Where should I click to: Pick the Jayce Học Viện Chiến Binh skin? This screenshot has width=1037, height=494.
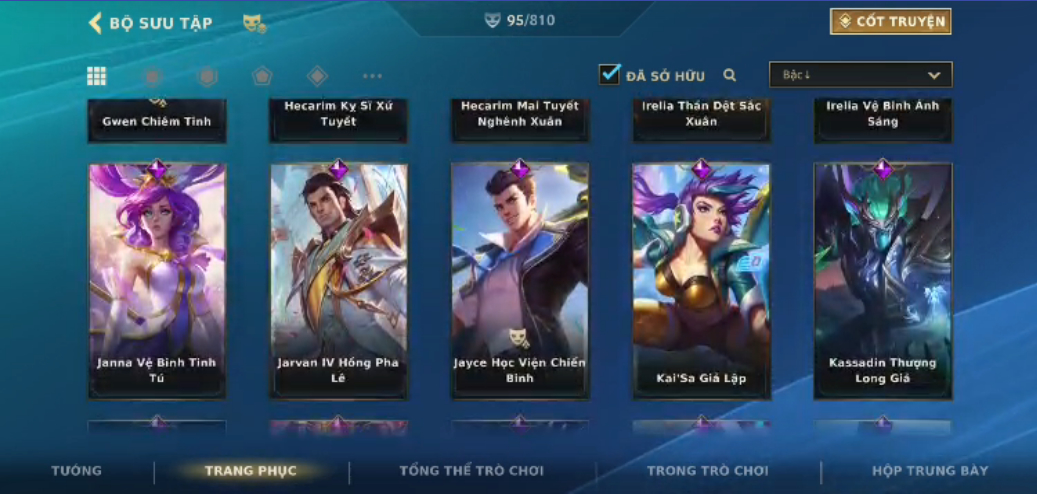point(520,281)
